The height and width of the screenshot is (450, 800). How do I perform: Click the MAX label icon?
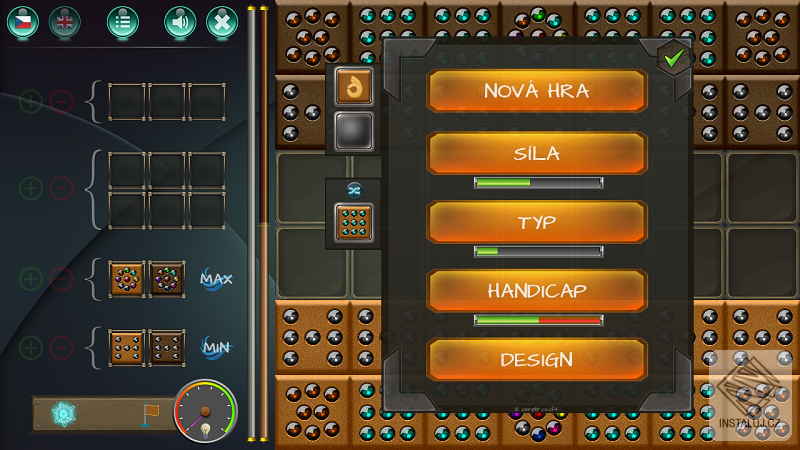(215, 278)
